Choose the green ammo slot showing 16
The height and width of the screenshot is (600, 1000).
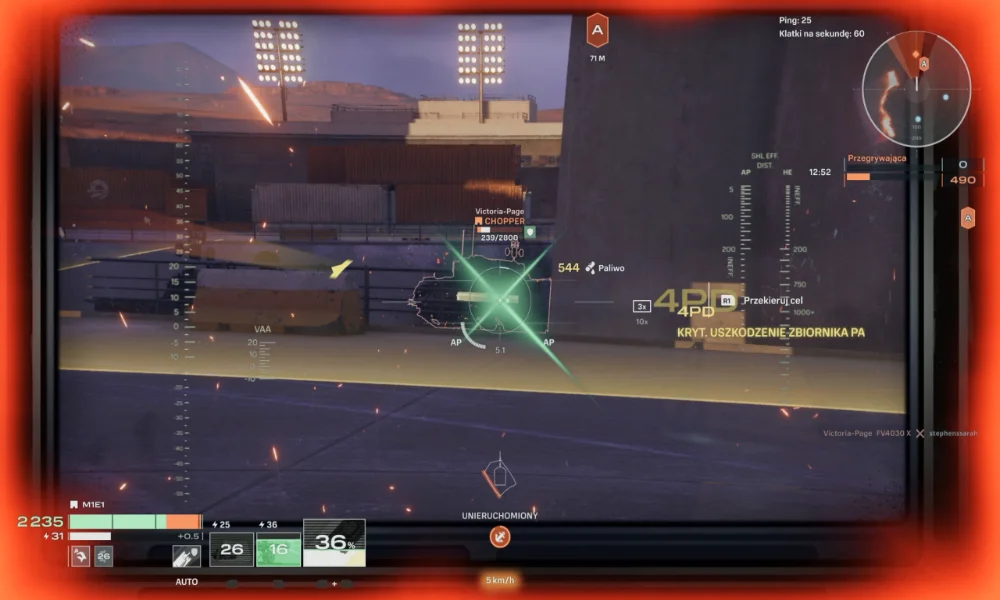(x=279, y=549)
